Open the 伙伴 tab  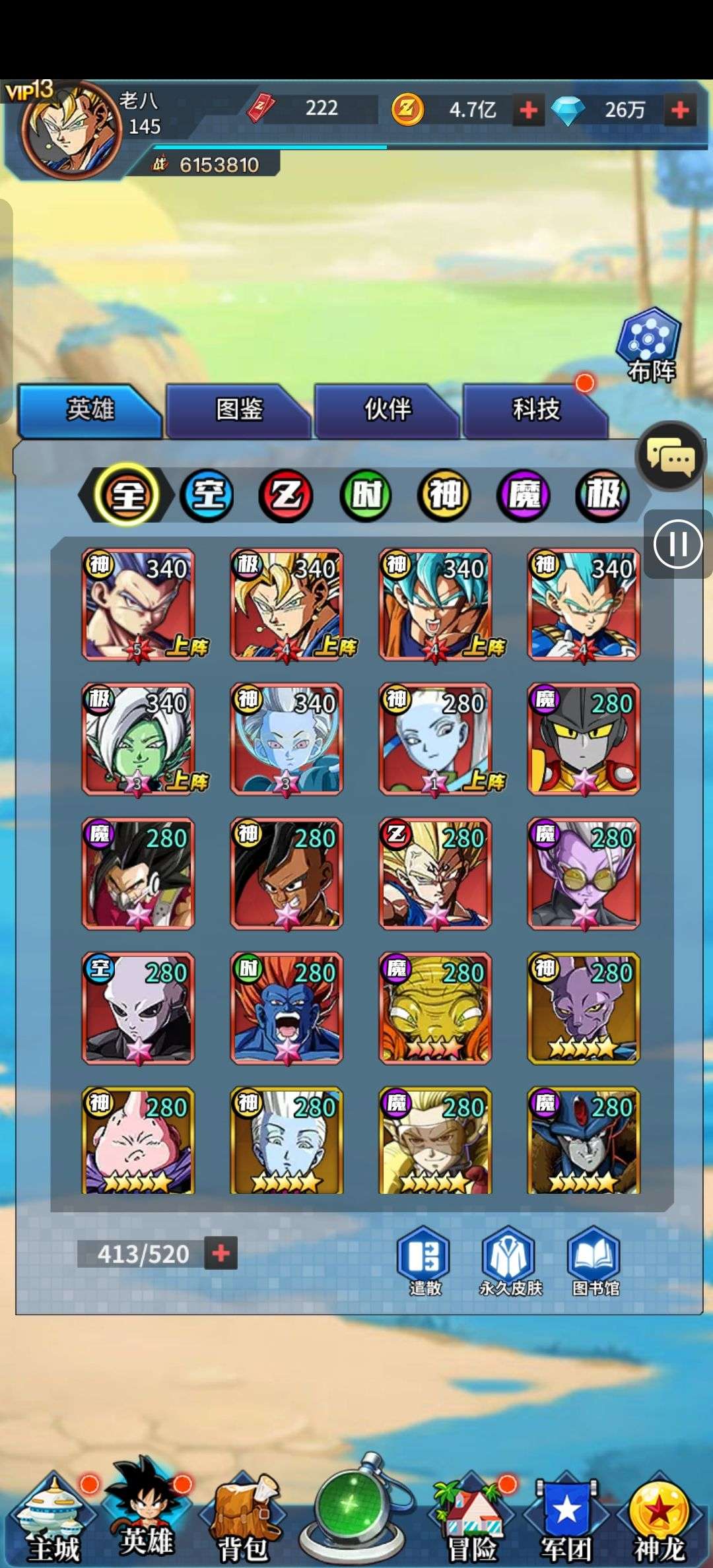point(388,410)
